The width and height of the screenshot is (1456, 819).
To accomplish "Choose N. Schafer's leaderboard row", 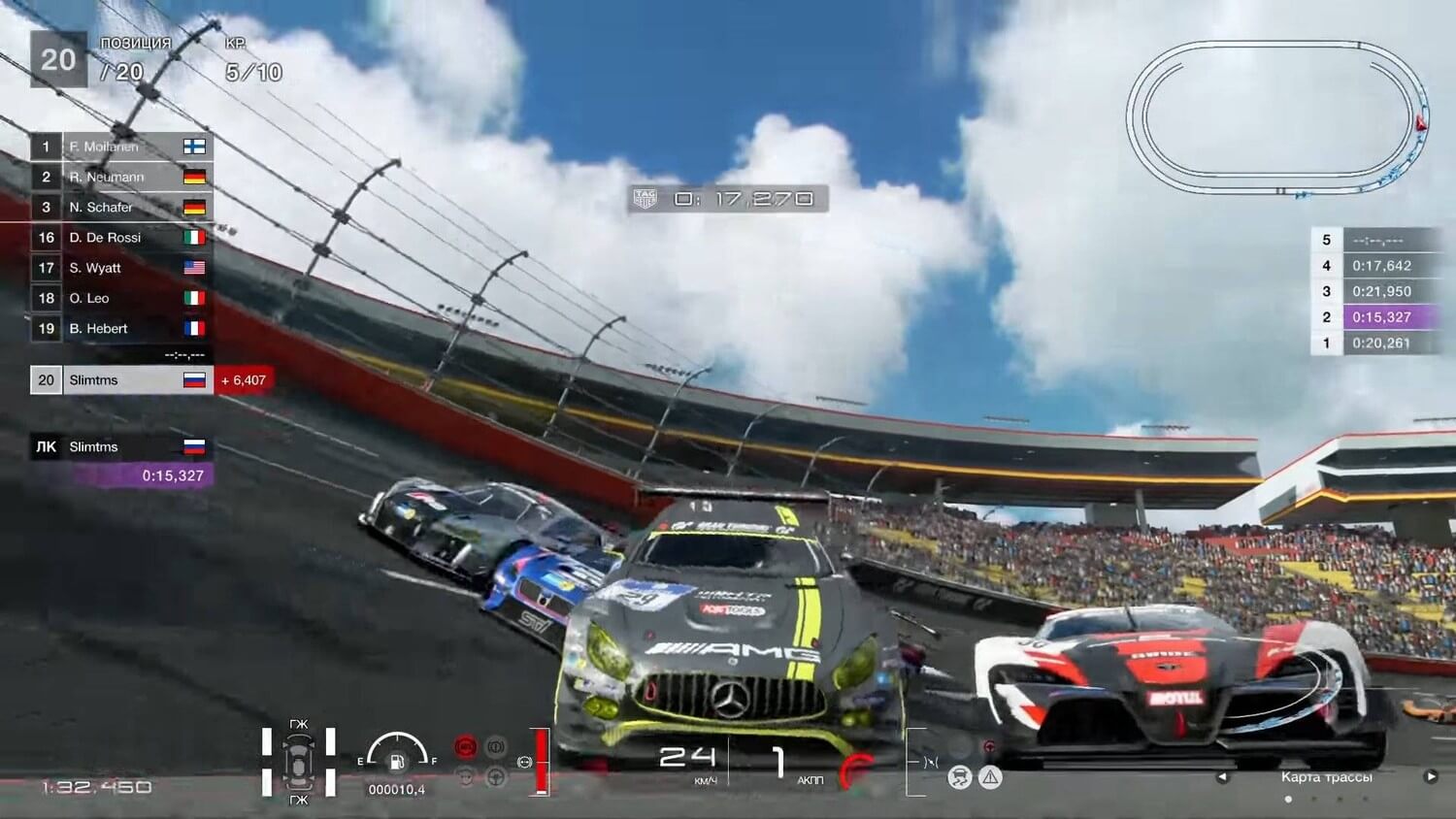I will pyautogui.click(x=122, y=207).
